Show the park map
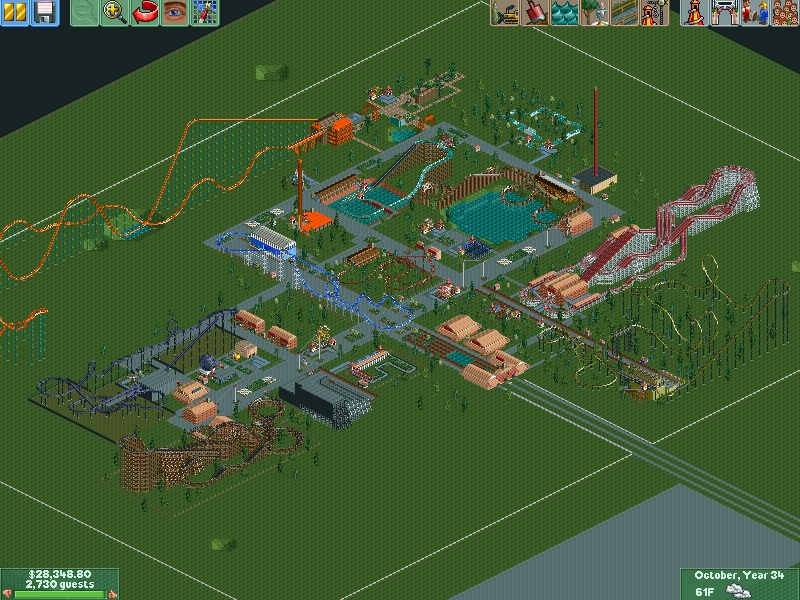This screenshot has height=600, width=800. 205,13
